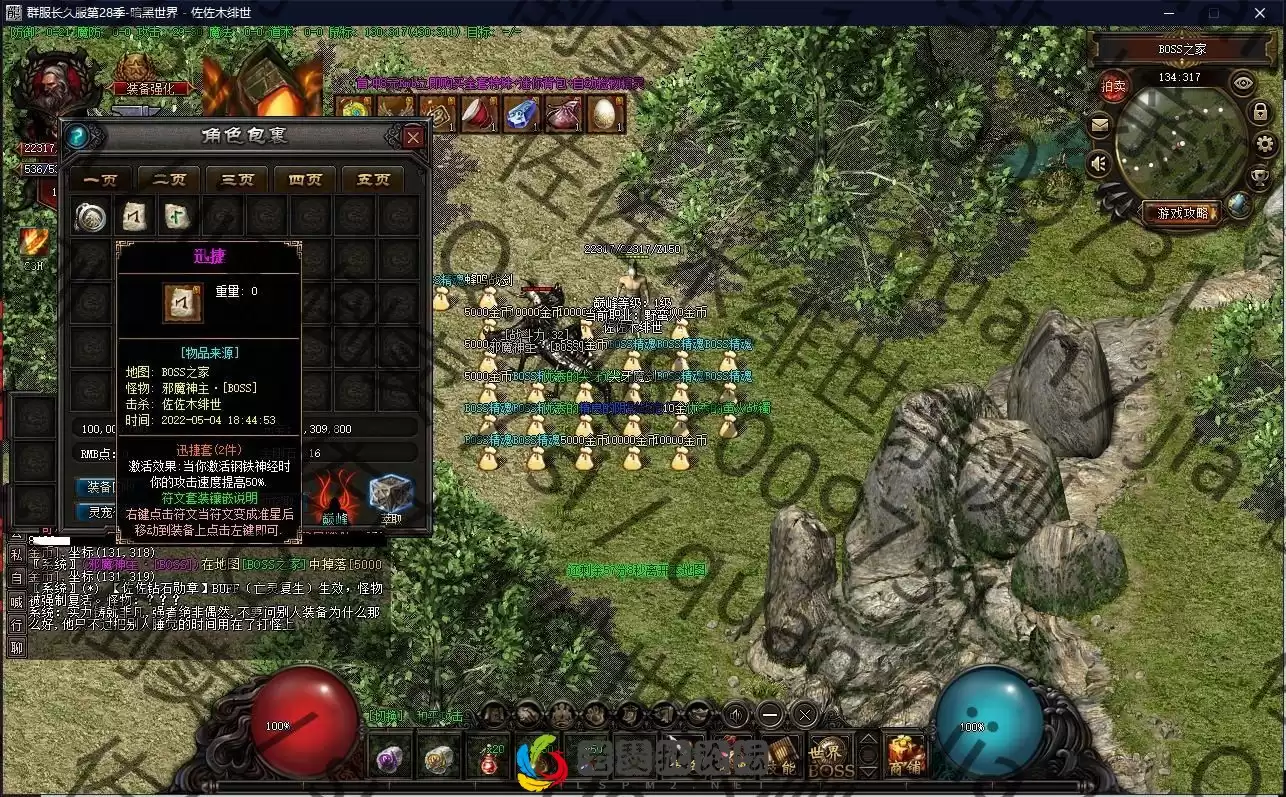
Task: Open settings with the gear icon
Action: tap(1265, 144)
